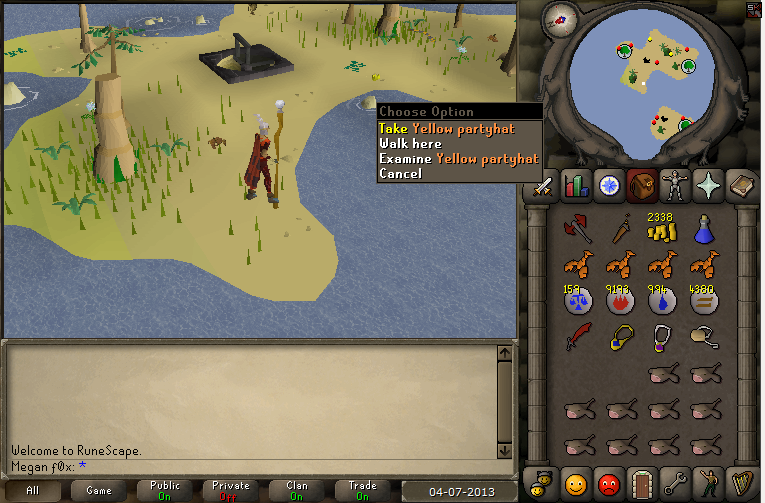Open the magic spellbook tab
765x503 pixels.
click(743, 185)
